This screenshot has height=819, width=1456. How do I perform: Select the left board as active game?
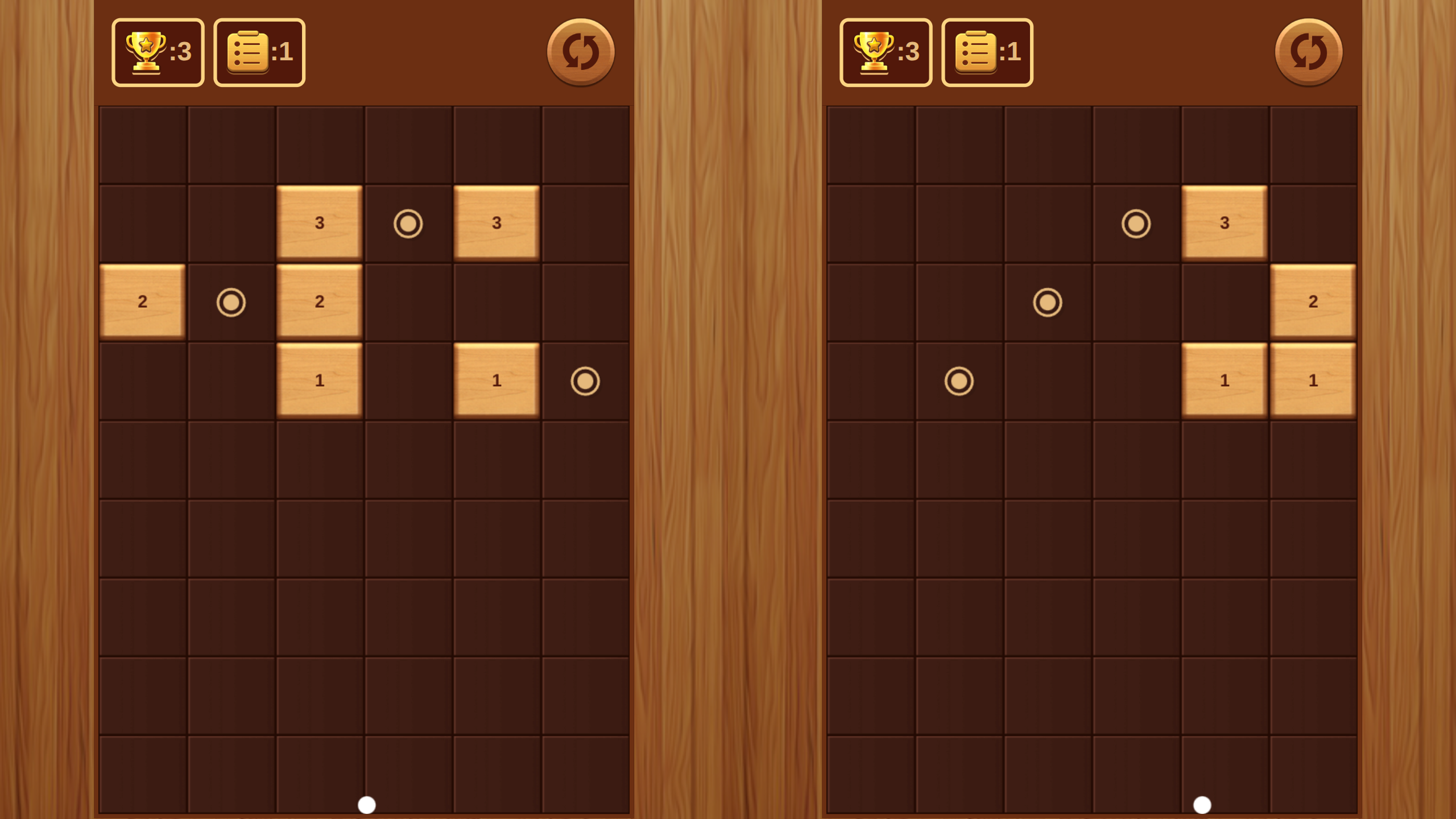click(x=364, y=540)
